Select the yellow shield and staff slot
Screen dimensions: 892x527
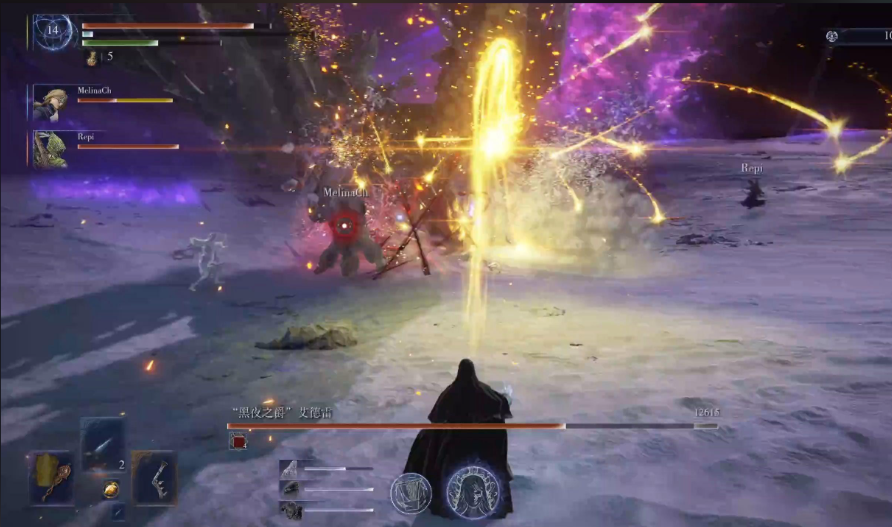click(52, 477)
